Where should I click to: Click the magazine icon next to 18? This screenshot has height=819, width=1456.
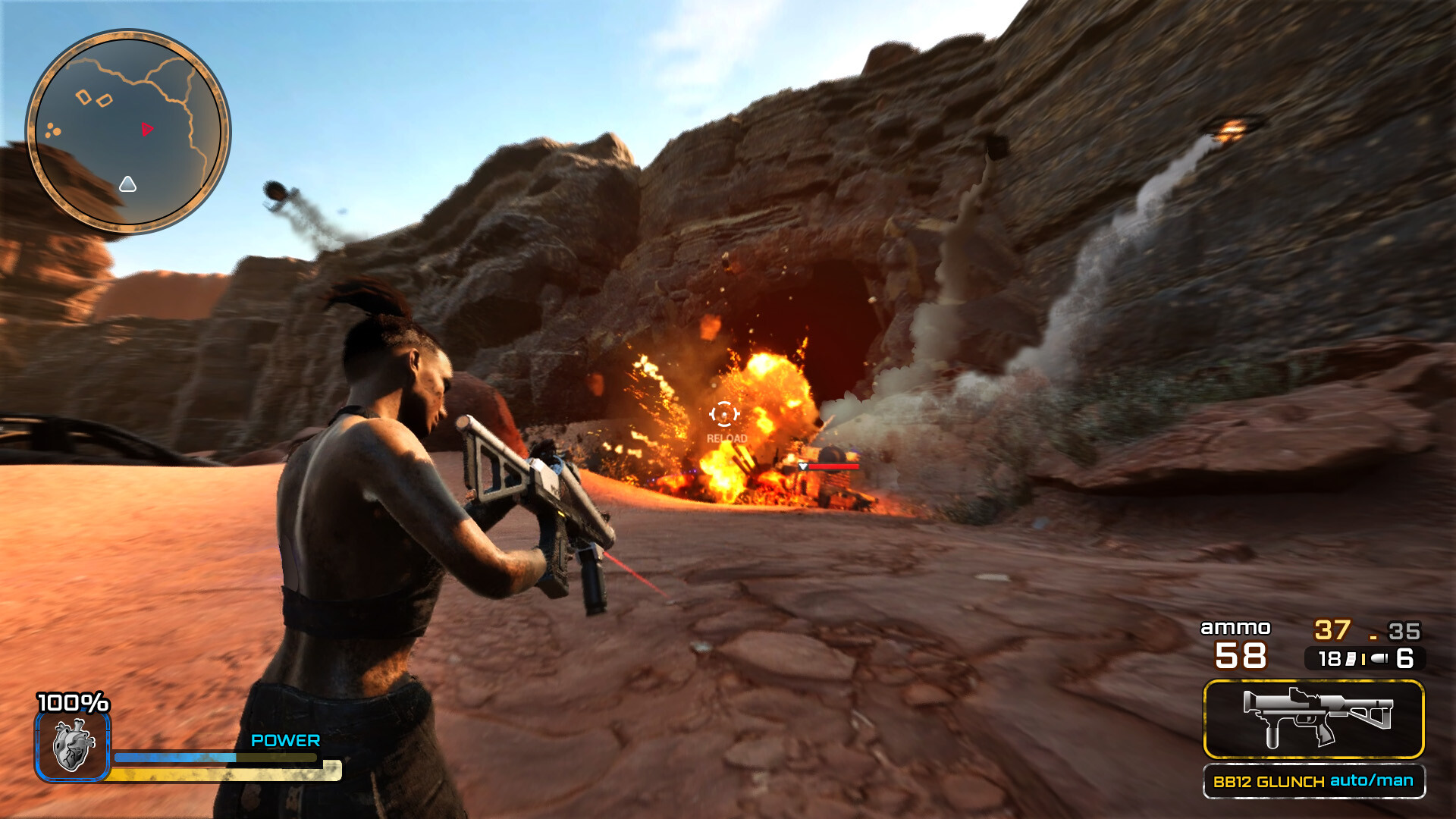(1351, 660)
